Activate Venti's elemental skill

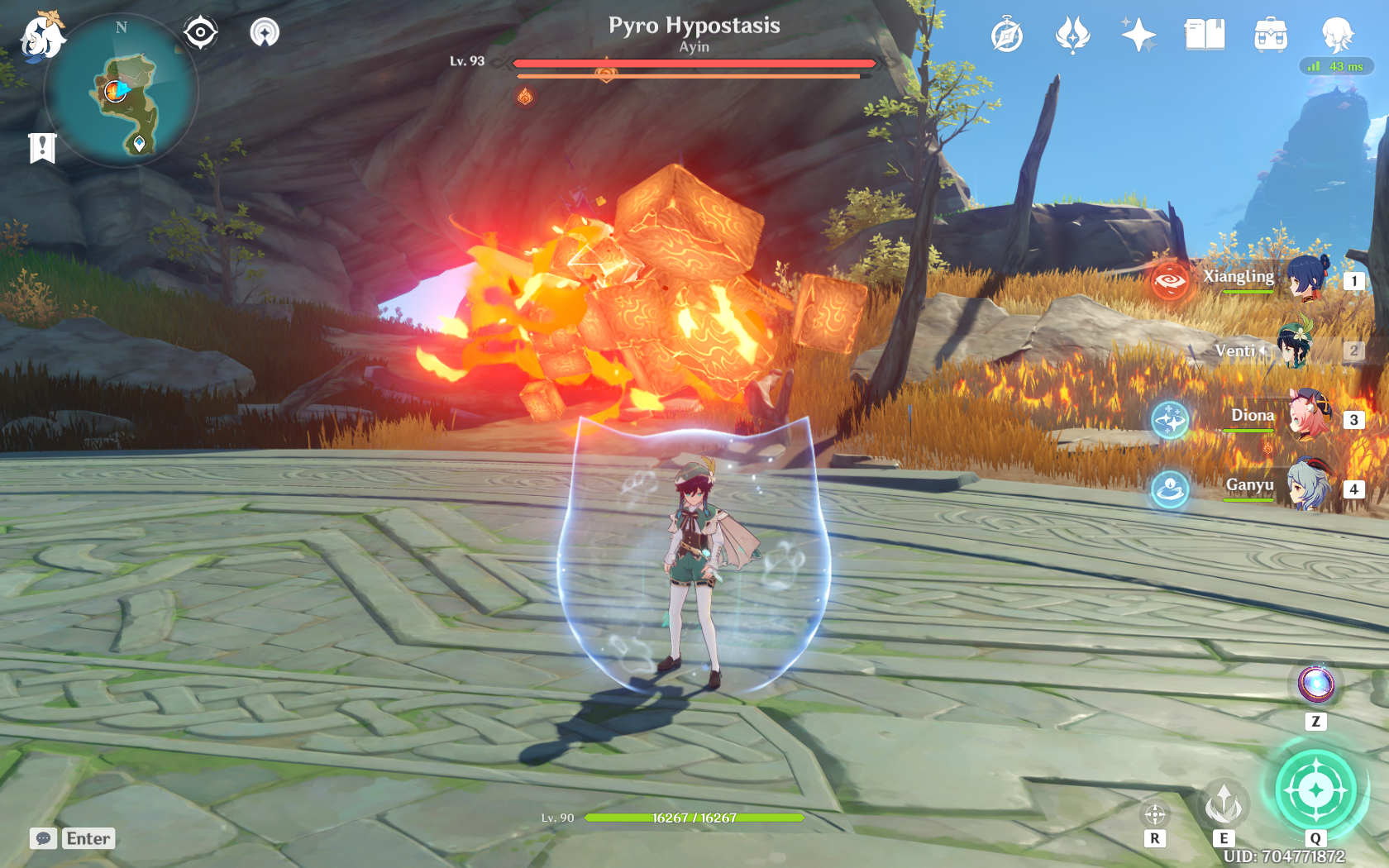(1224, 804)
